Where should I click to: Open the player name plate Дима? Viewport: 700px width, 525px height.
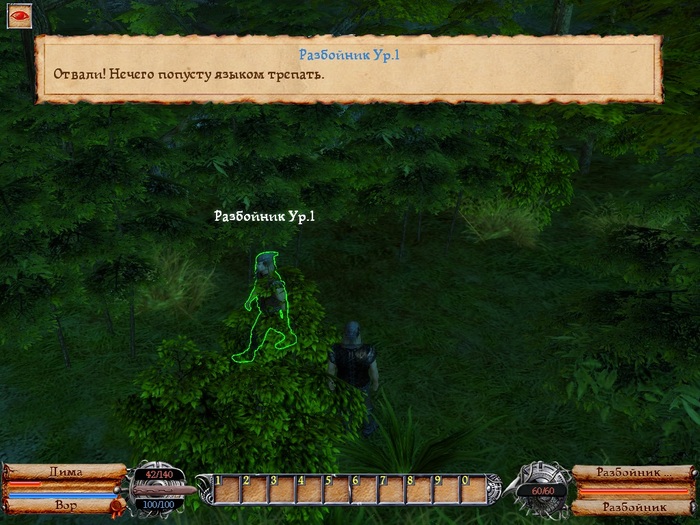coord(65,472)
